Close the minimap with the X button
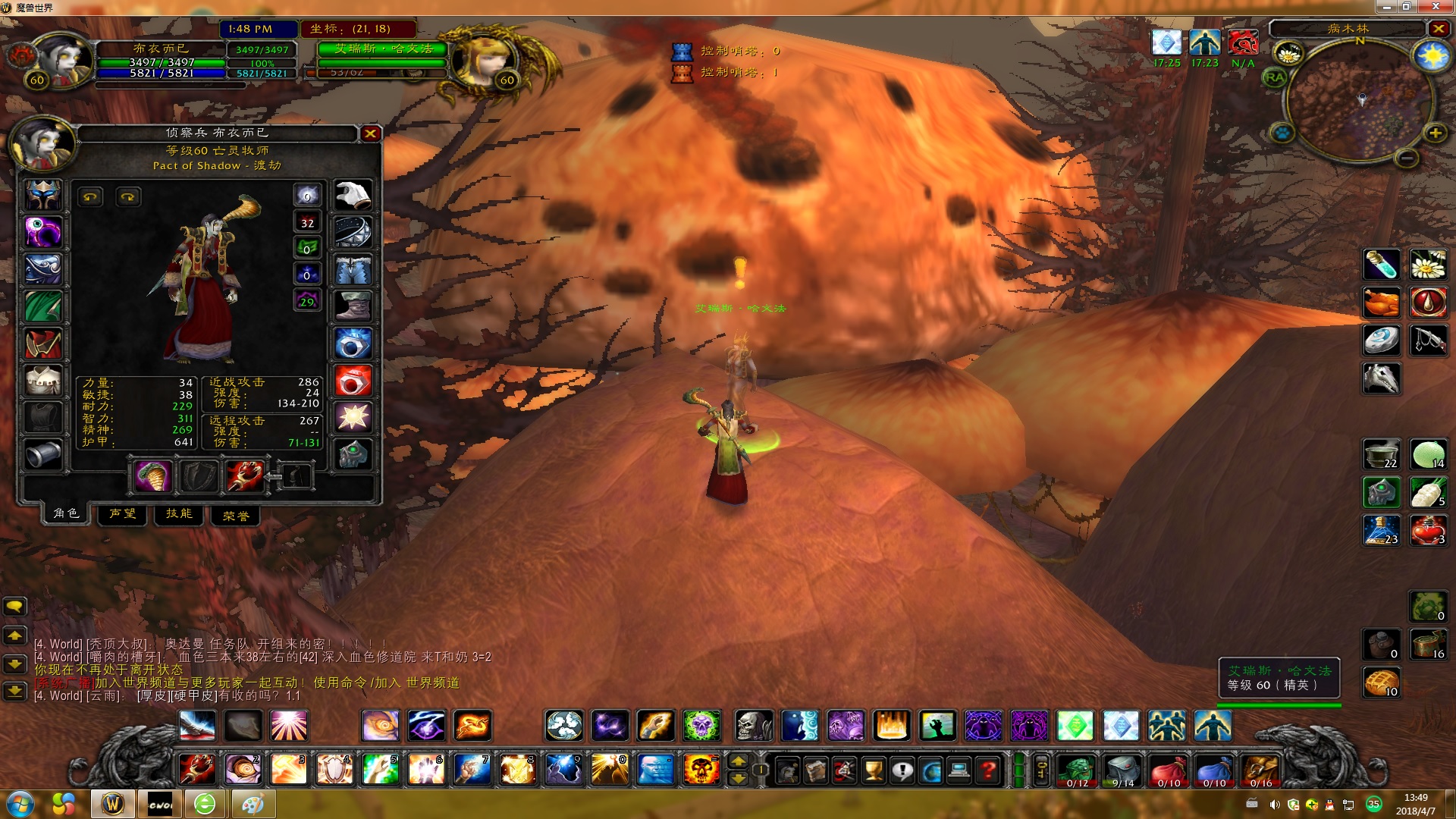Image resolution: width=1456 pixels, height=819 pixels. (1438, 29)
